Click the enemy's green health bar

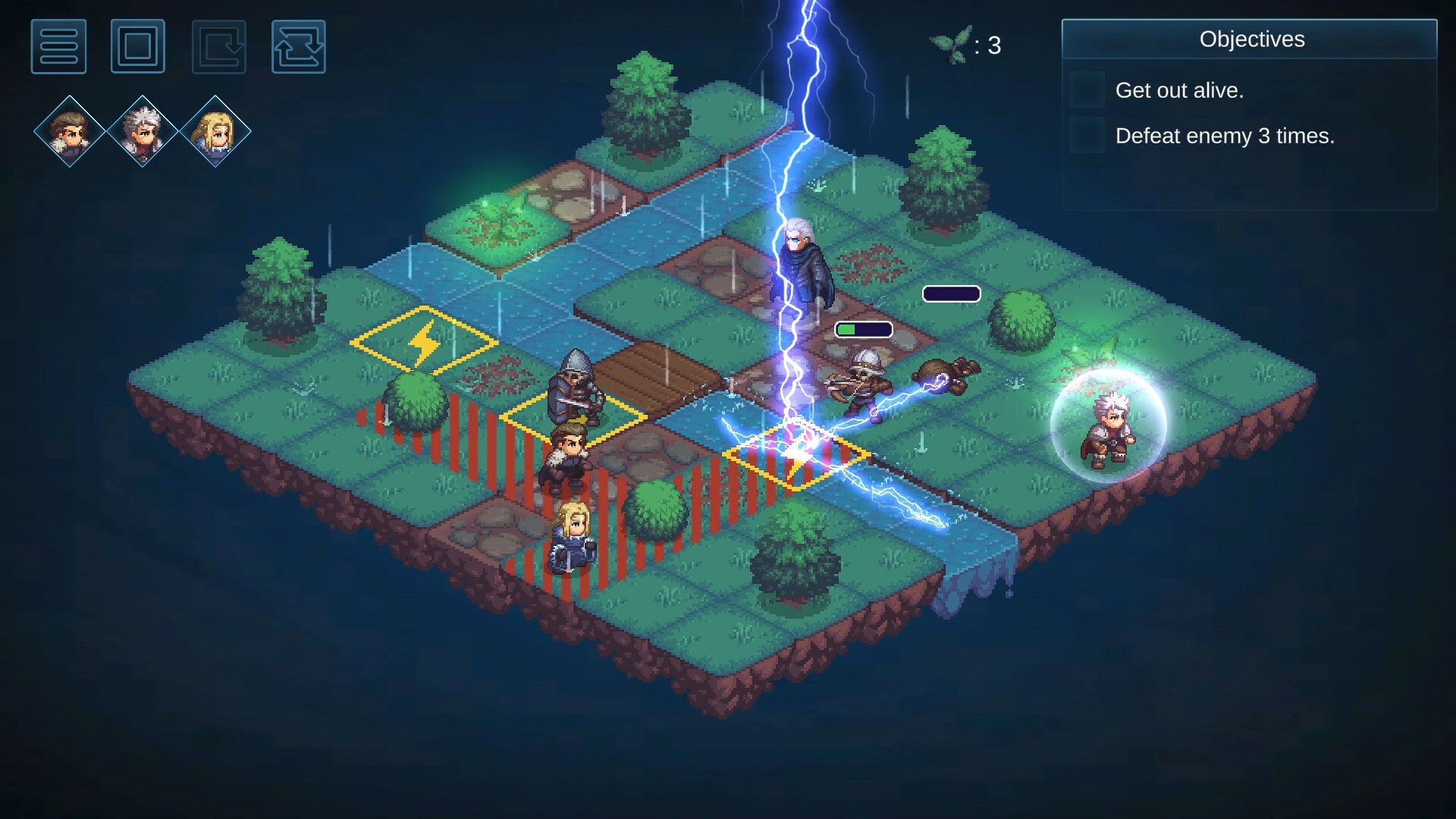(x=862, y=329)
